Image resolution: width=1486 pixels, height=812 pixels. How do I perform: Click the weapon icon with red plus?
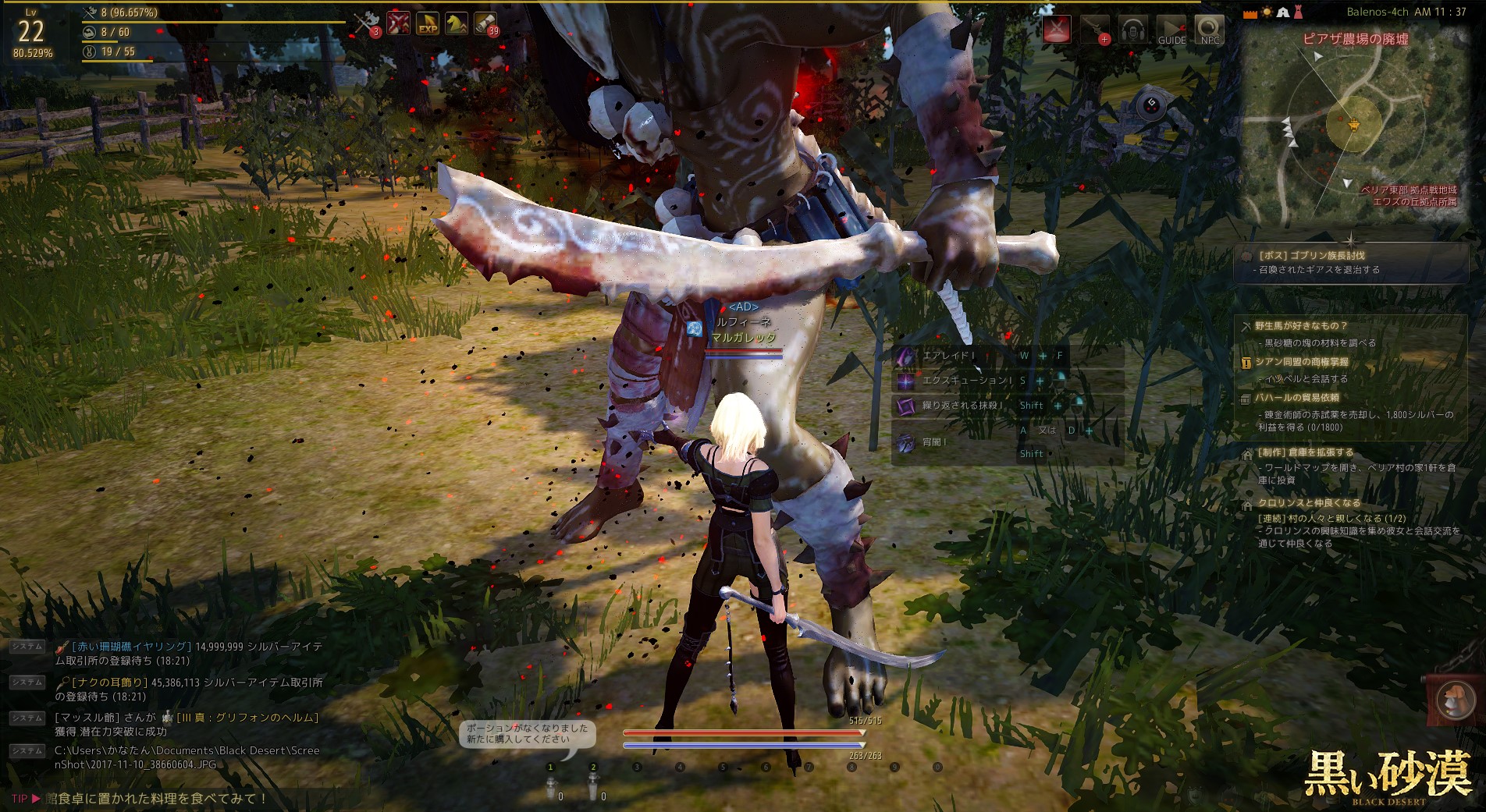pyautogui.click(x=1096, y=30)
